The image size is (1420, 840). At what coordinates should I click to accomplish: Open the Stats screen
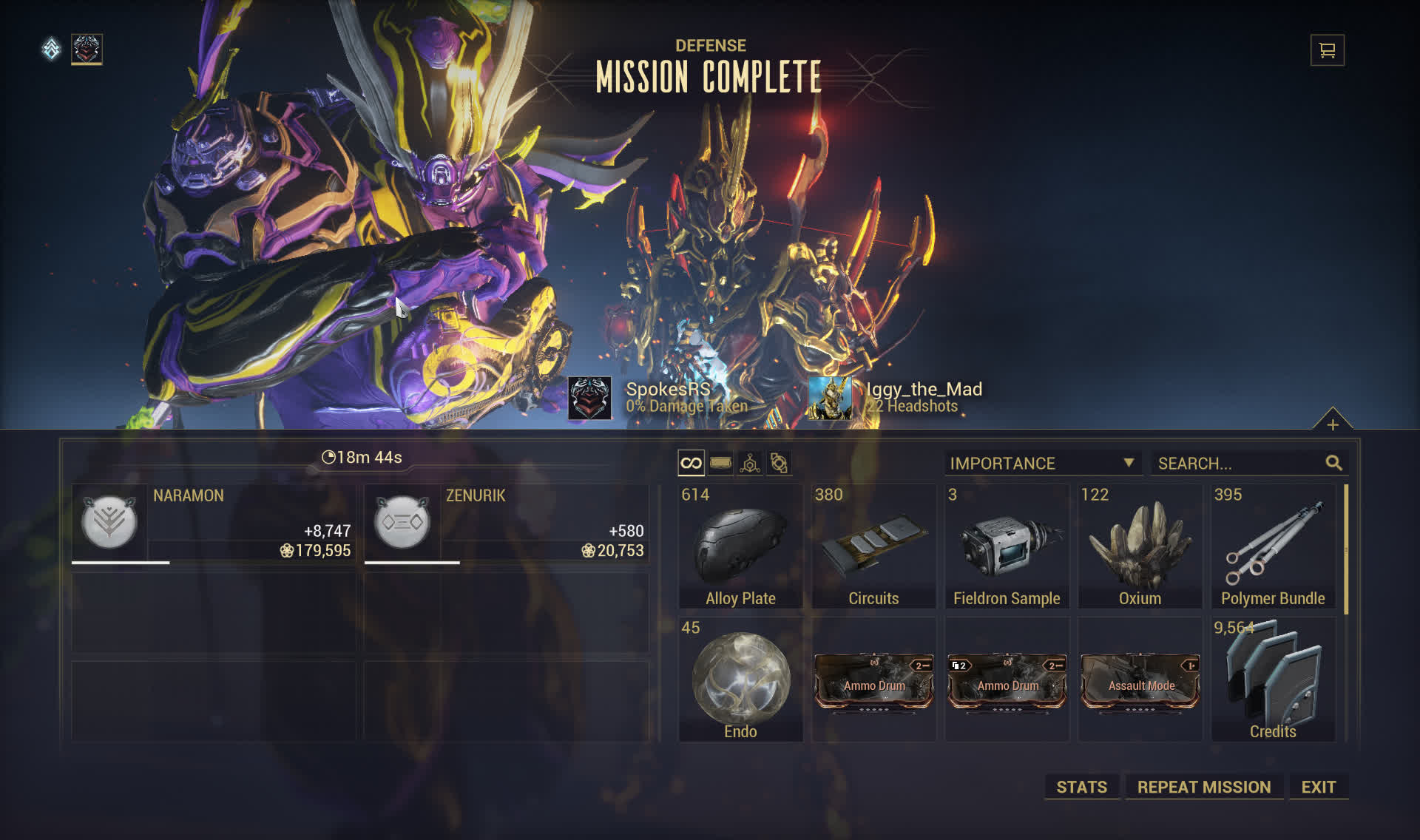coord(1081,787)
